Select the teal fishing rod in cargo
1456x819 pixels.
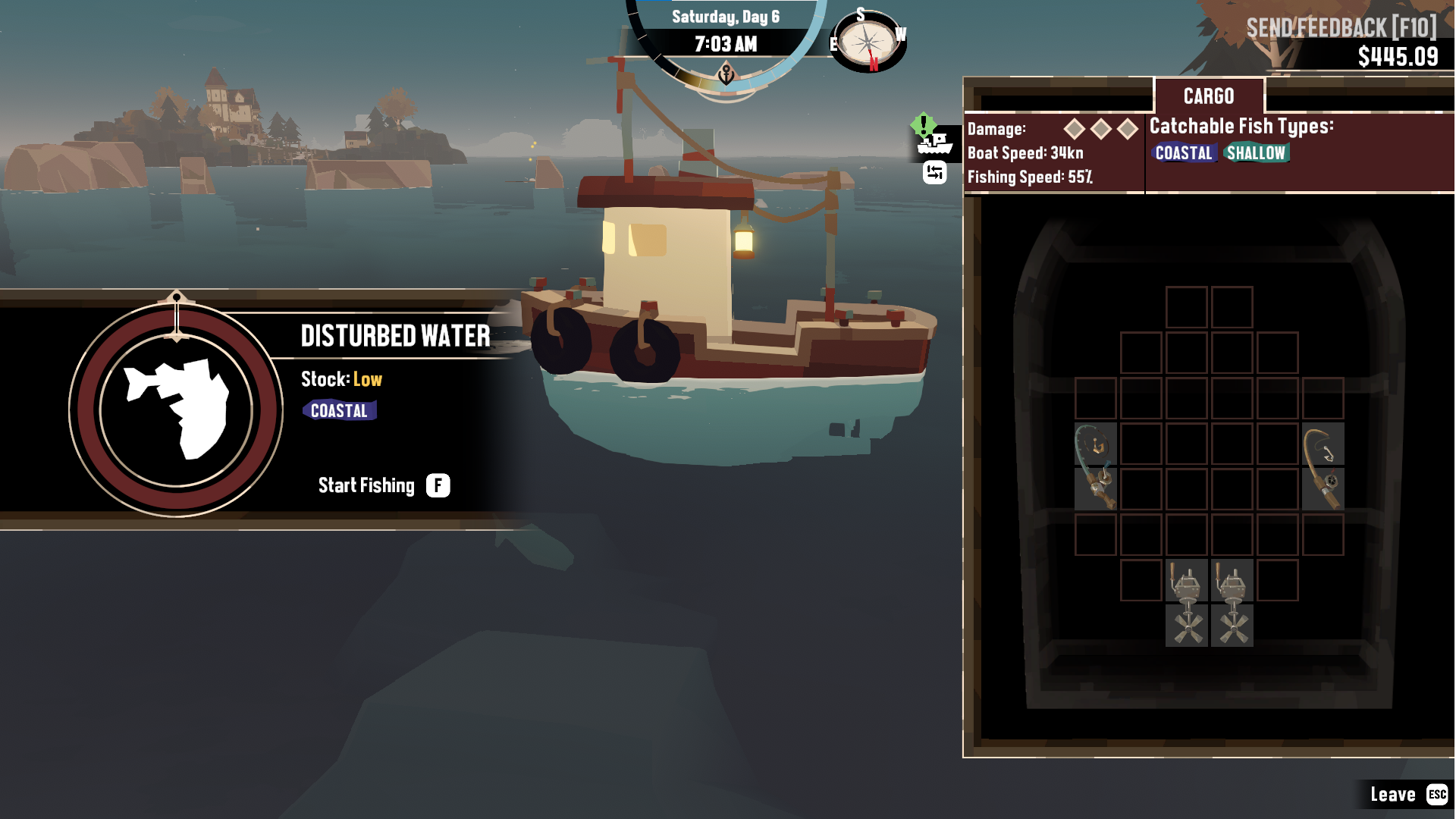[1094, 466]
